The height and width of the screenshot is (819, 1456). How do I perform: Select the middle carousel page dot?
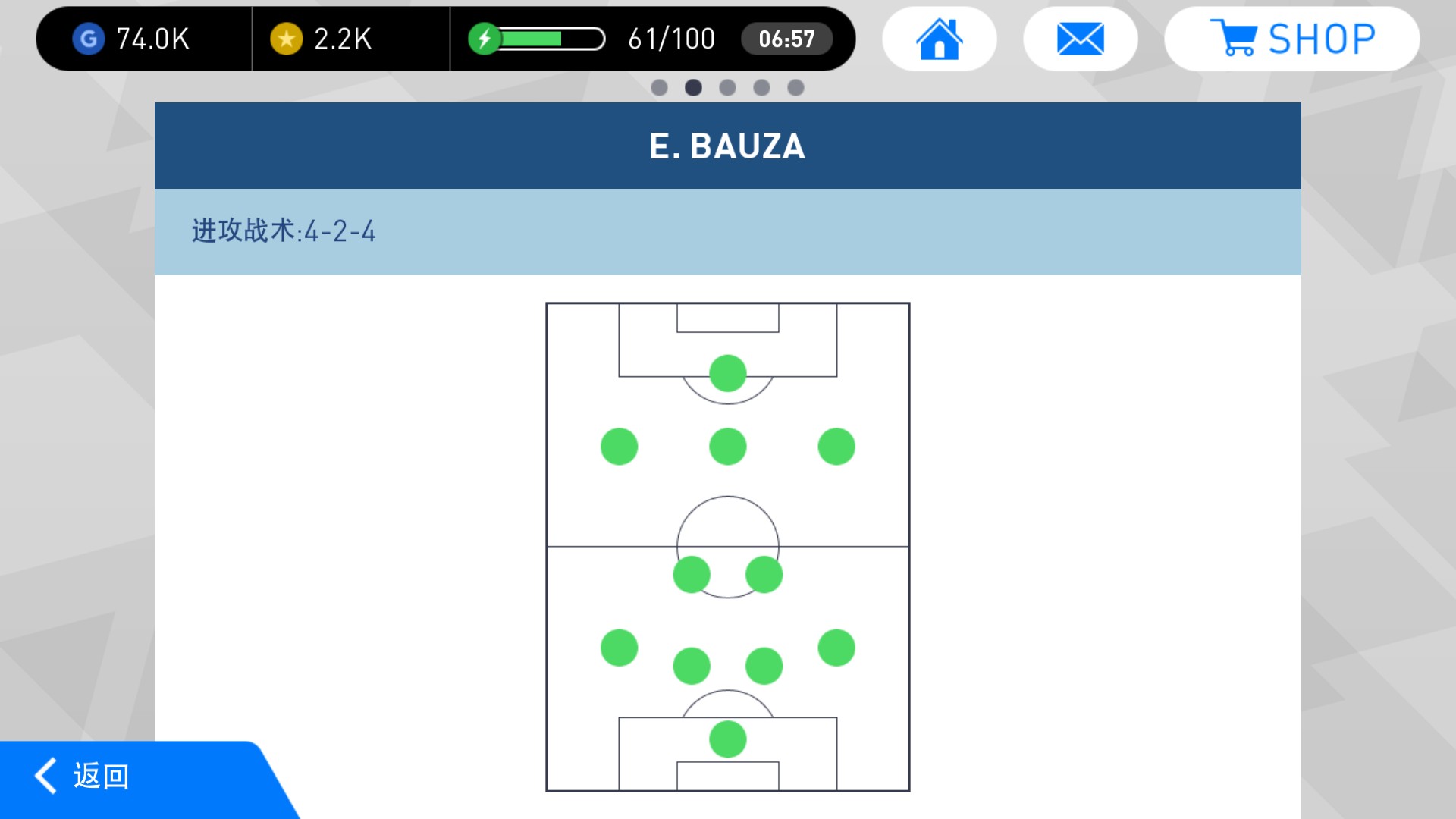pos(727,87)
